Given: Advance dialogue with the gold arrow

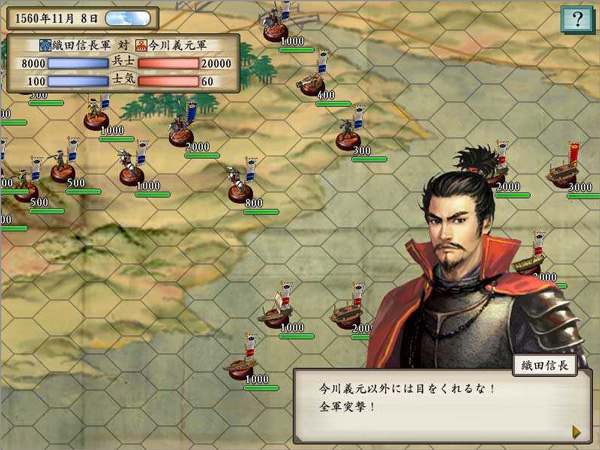Looking at the screenshot, I should click(576, 431).
